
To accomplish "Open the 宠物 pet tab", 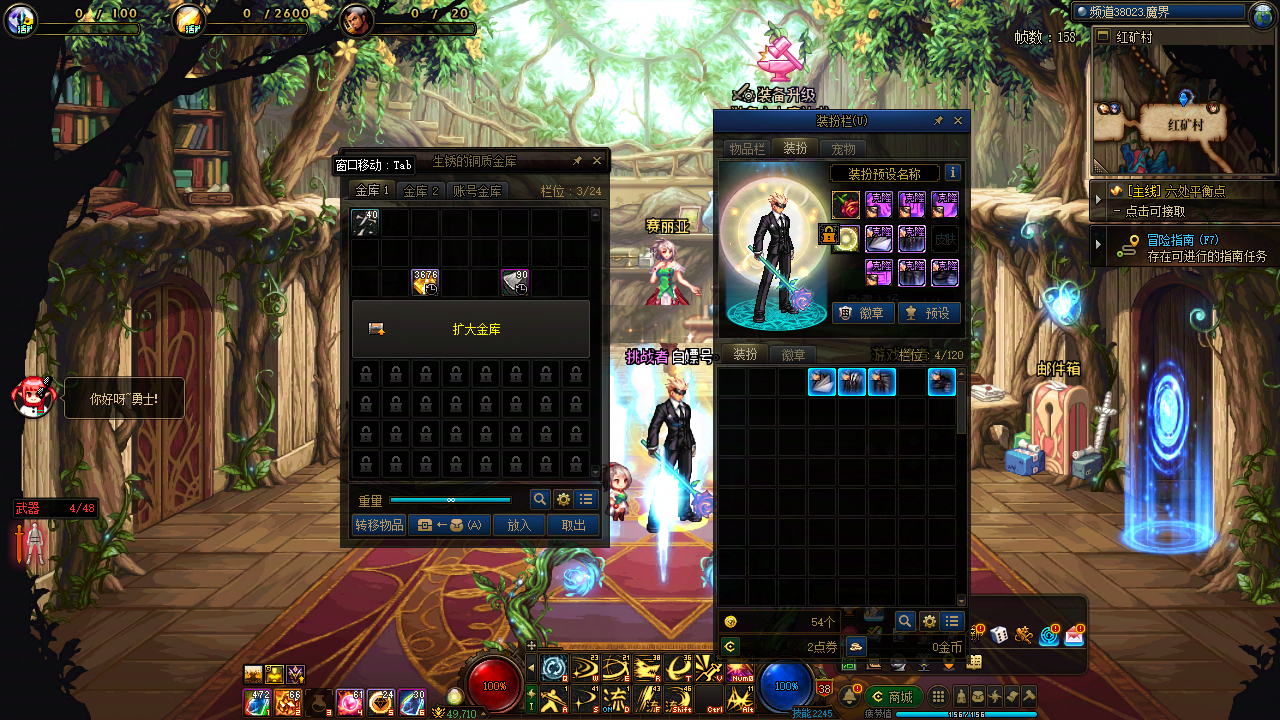I will click(843, 149).
